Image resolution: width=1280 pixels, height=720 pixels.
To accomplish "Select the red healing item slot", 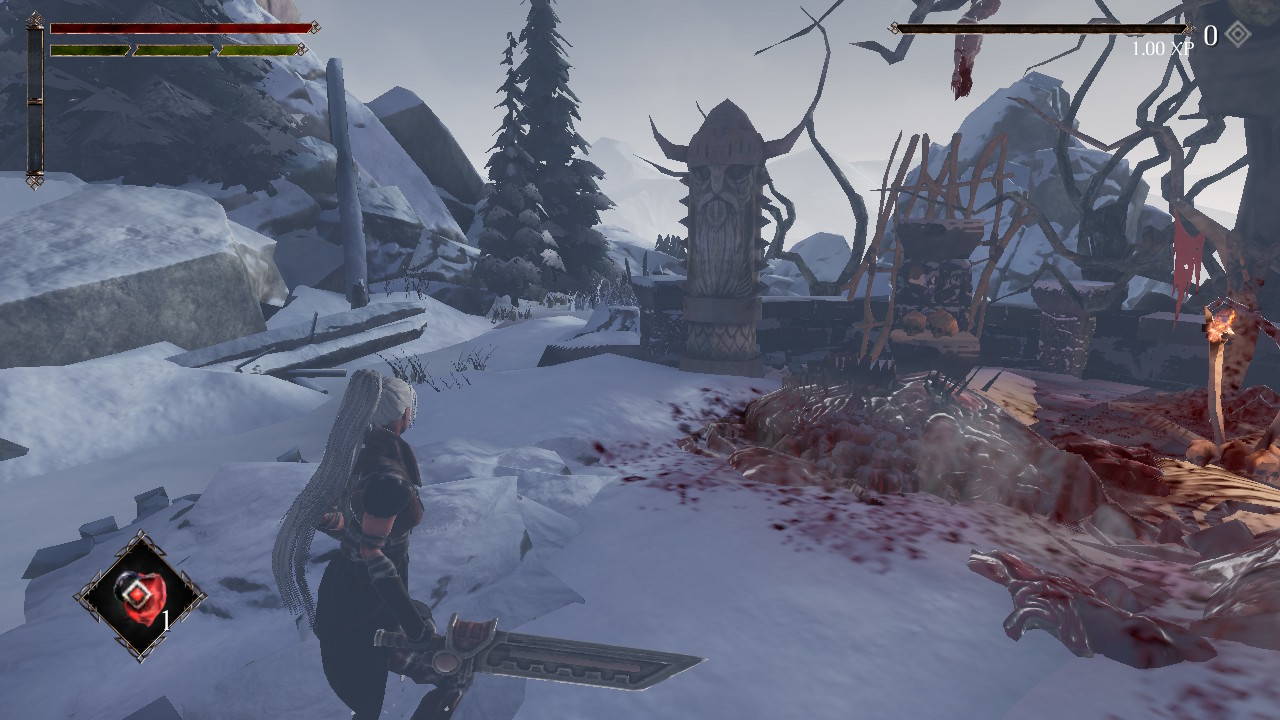I will [x=140, y=597].
